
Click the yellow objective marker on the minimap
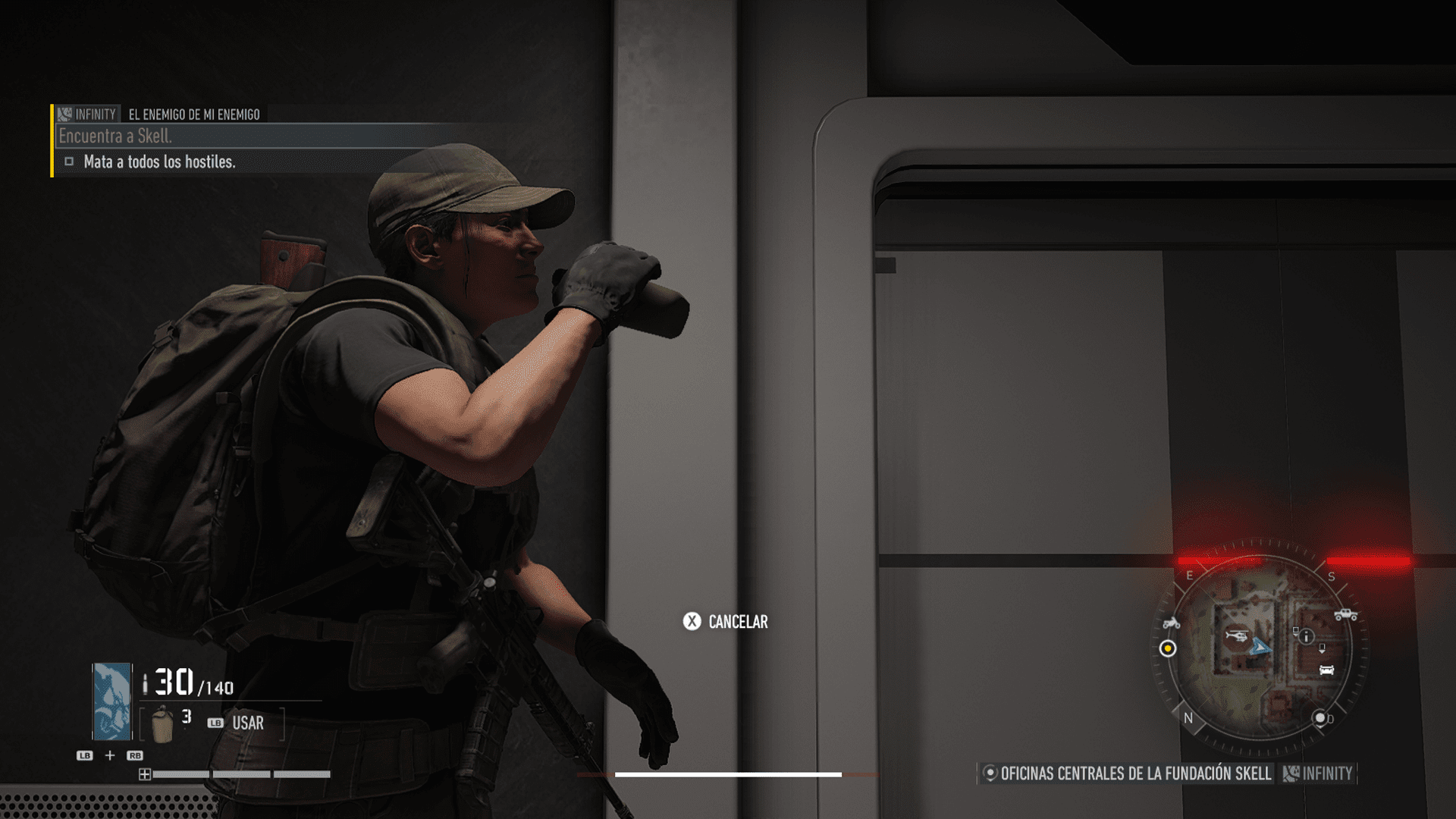(1168, 648)
